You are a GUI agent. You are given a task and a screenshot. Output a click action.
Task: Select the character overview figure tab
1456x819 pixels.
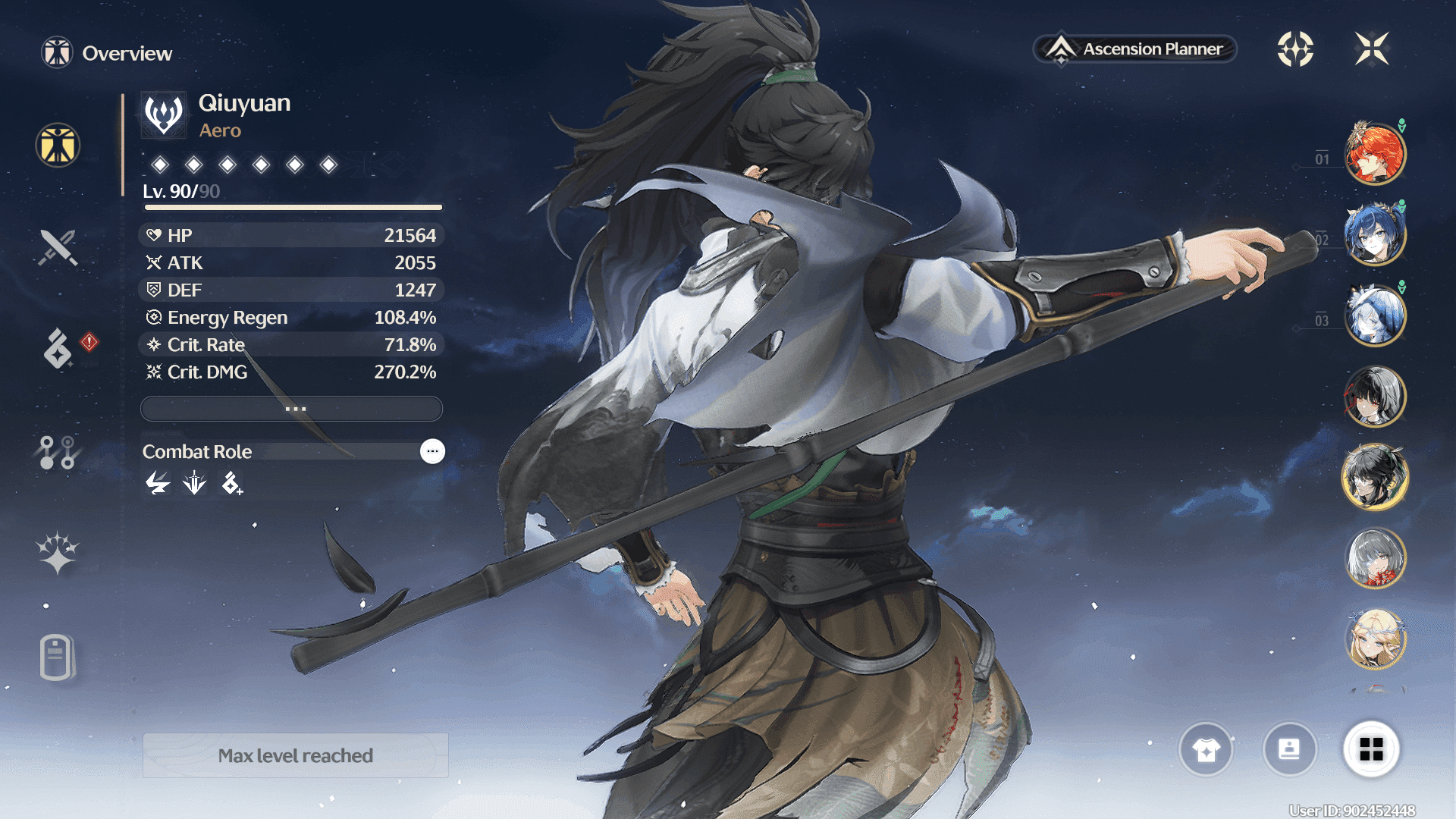(58, 145)
